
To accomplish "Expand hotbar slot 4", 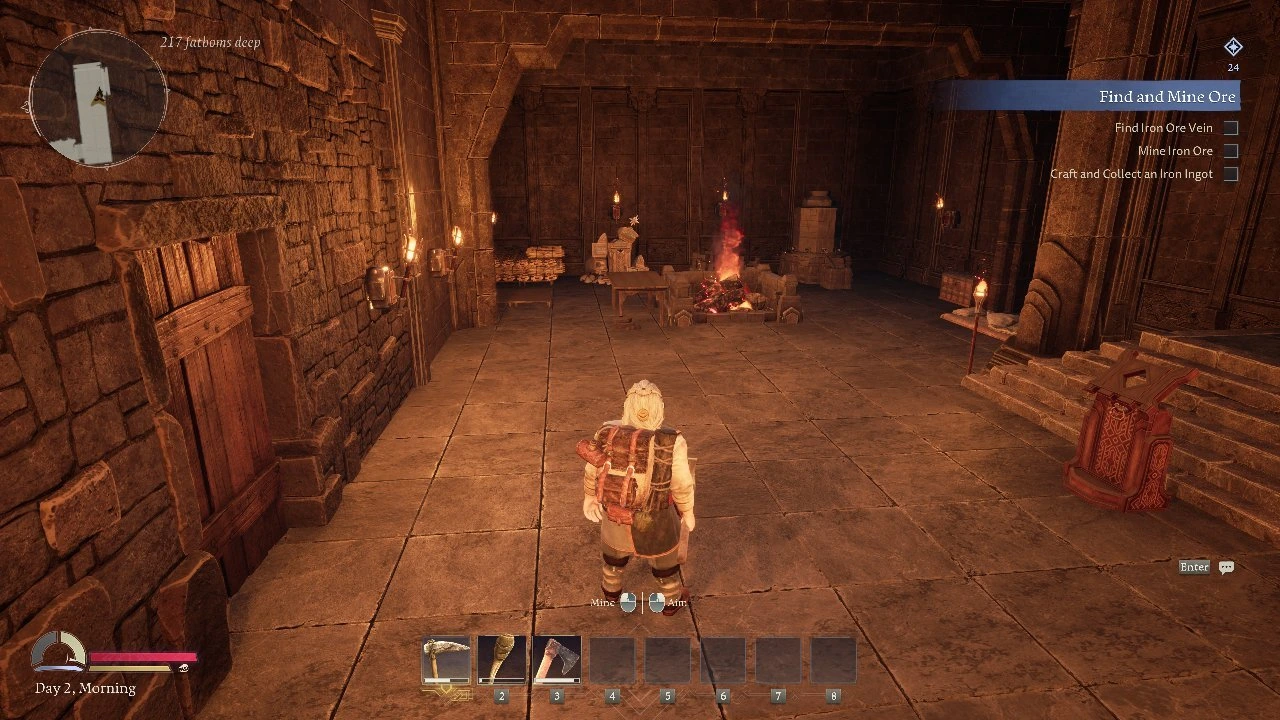I will click(611, 659).
